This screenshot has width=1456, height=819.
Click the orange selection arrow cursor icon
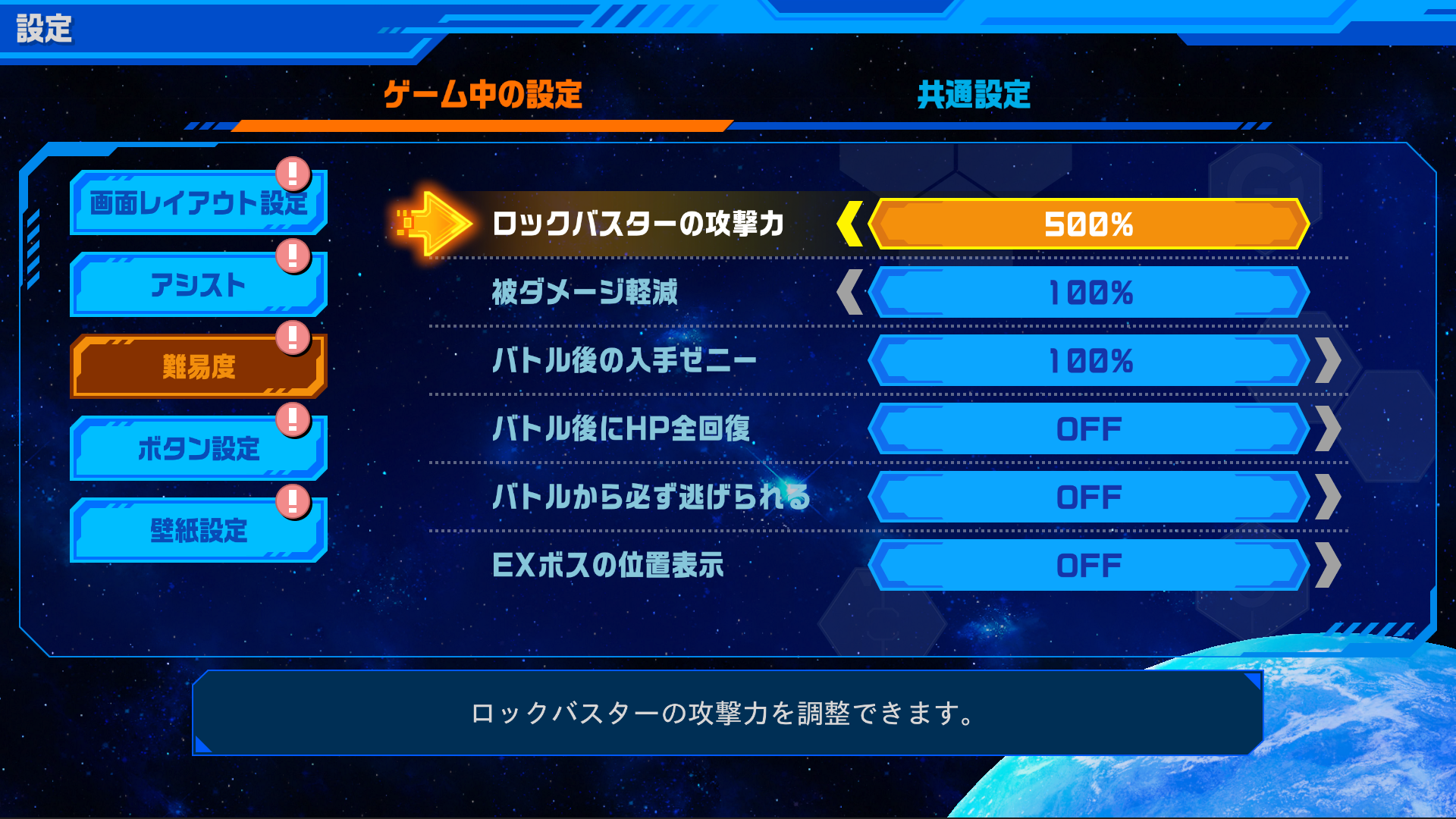click(432, 224)
